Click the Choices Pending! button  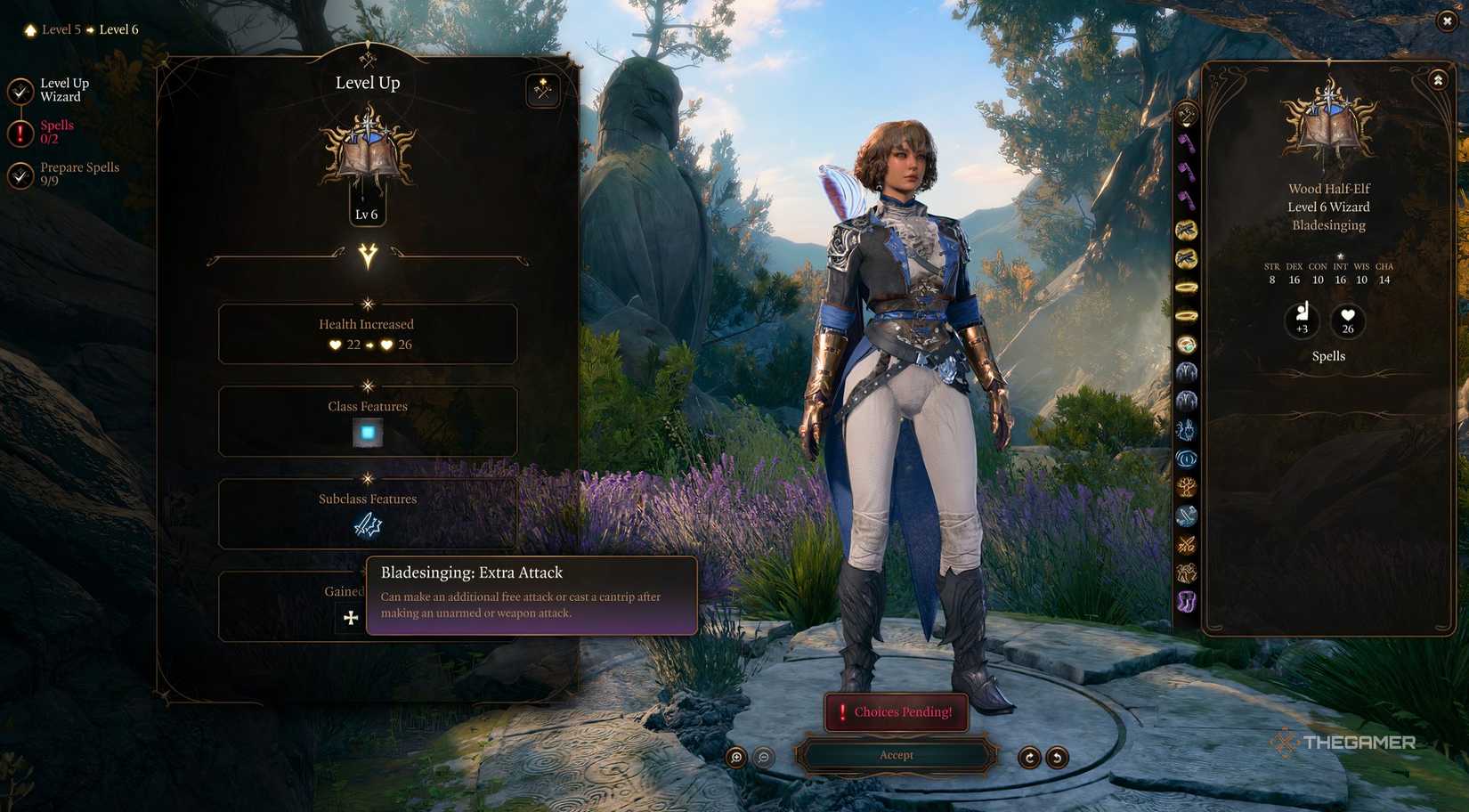pos(897,712)
